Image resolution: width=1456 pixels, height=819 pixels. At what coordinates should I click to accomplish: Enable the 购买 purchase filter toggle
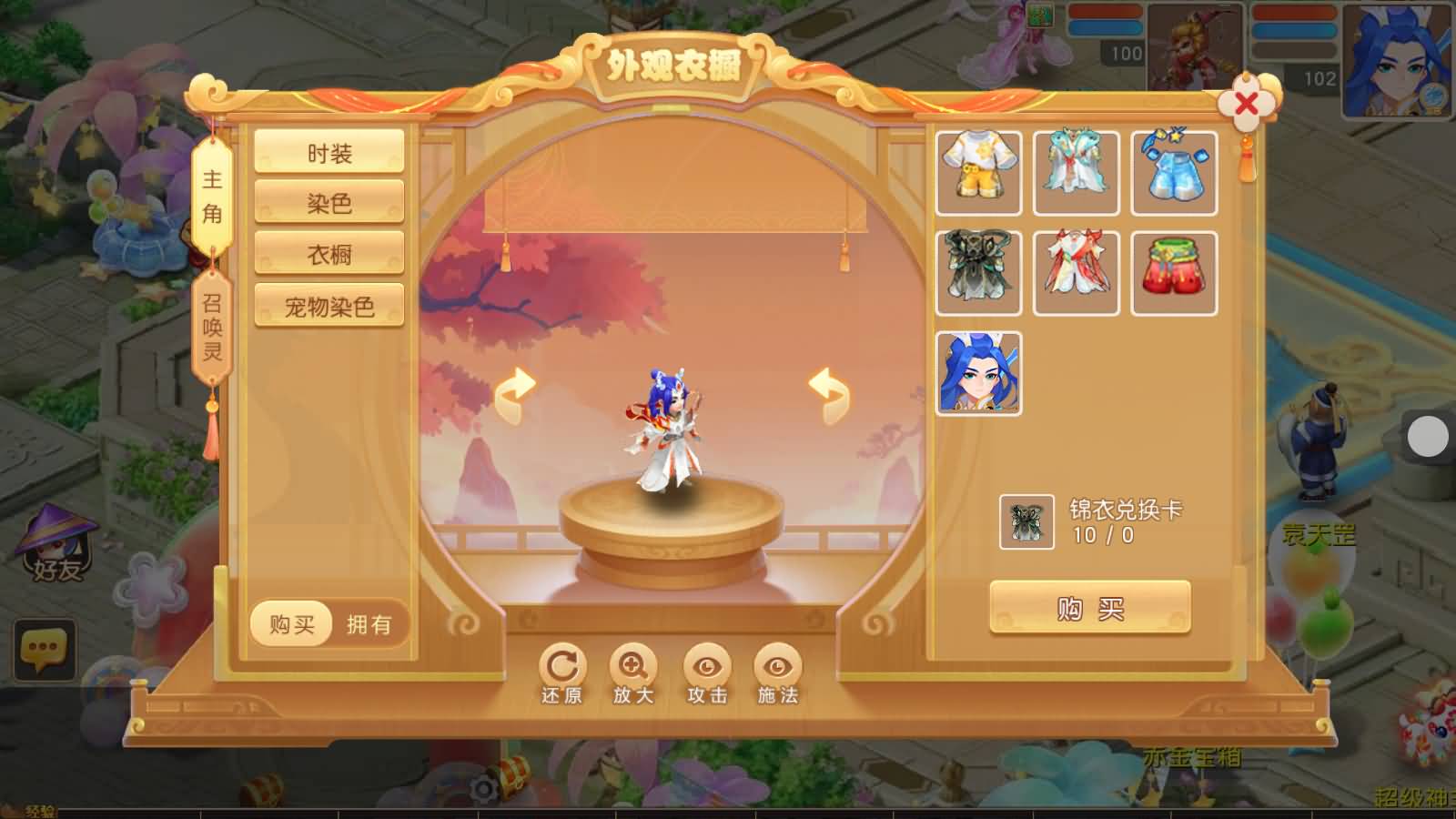(289, 623)
